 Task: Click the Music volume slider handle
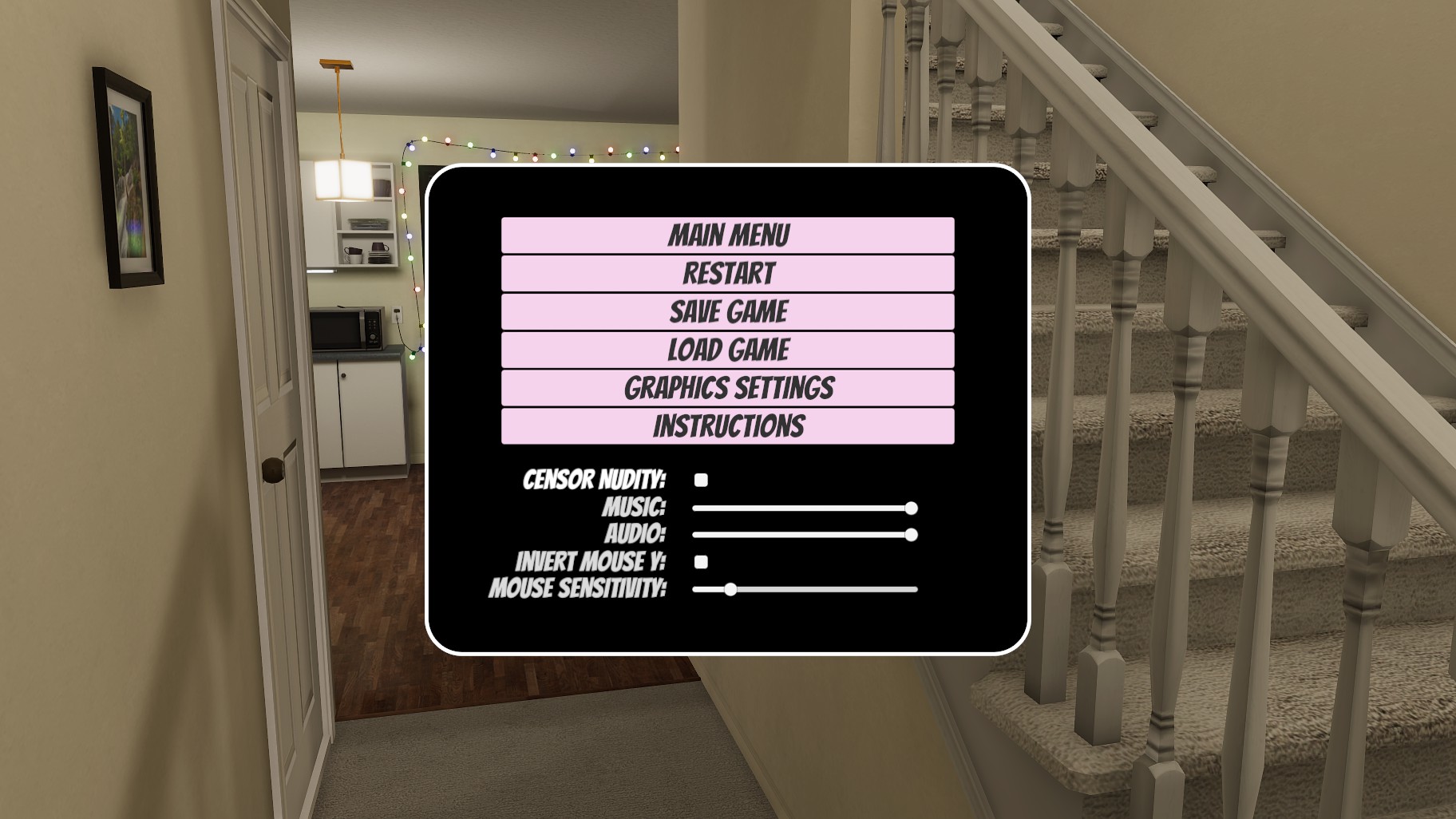(911, 508)
